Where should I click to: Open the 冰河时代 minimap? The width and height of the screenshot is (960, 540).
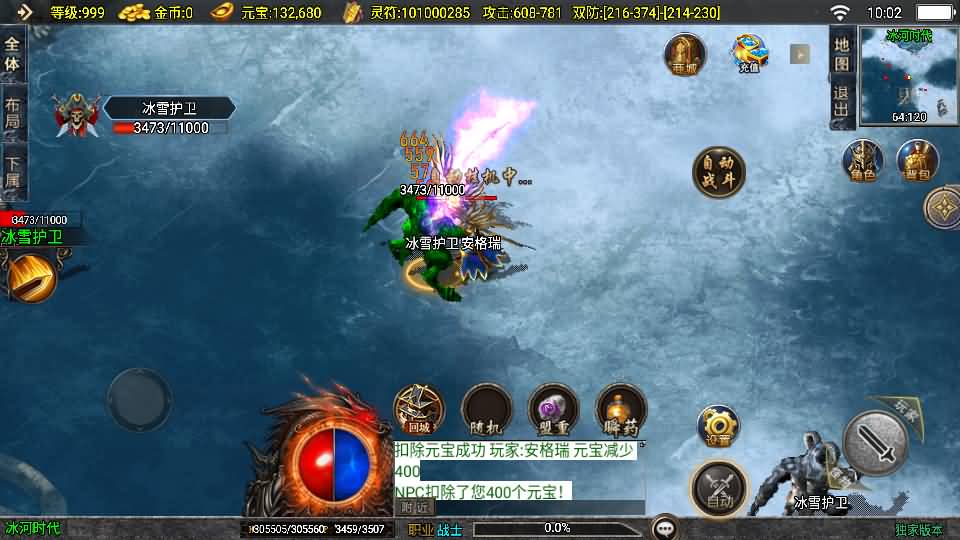(x=908, y=76)
